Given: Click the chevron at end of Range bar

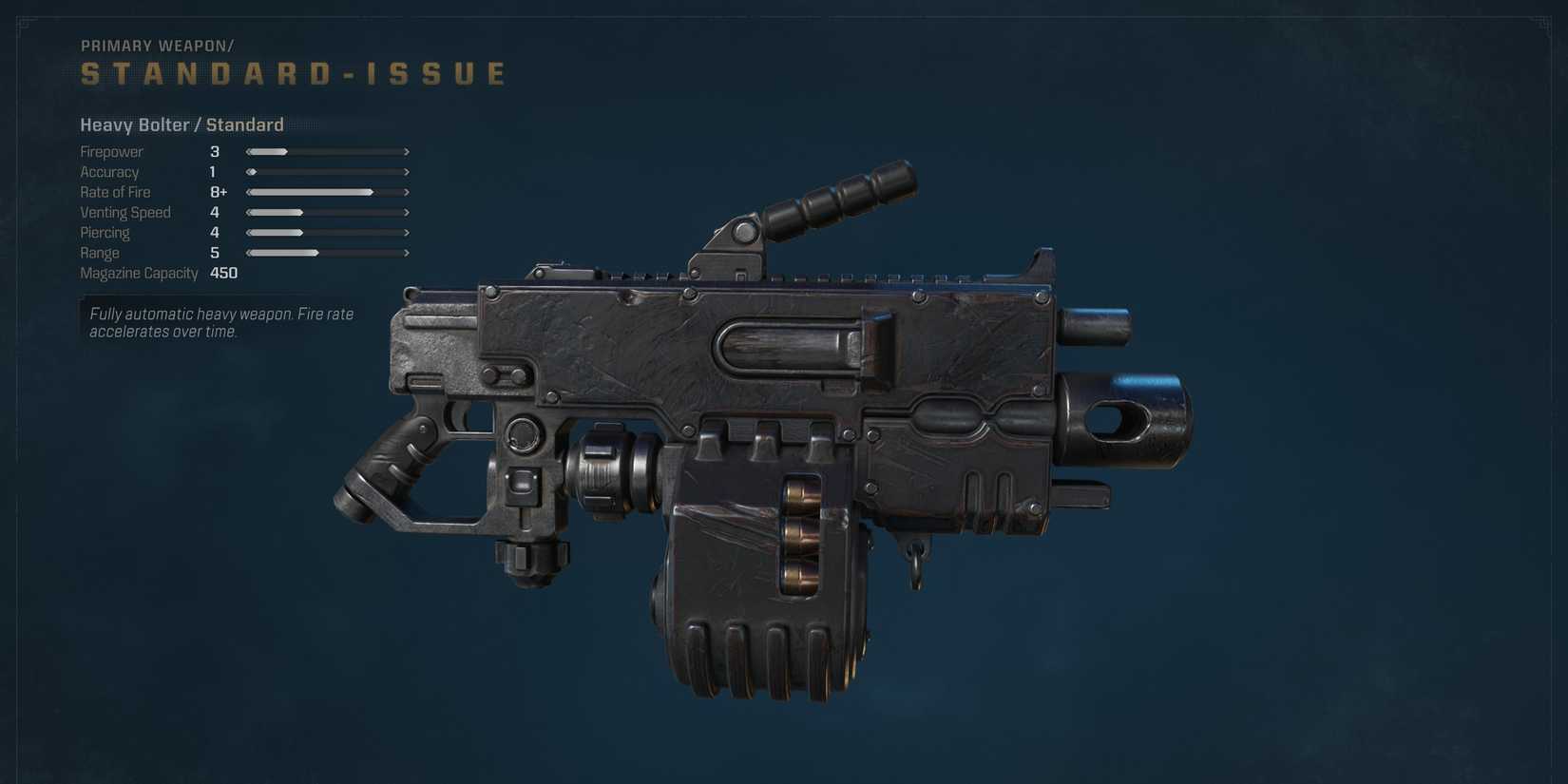Looking at the screenshot, I should click(x=407, y=253).
